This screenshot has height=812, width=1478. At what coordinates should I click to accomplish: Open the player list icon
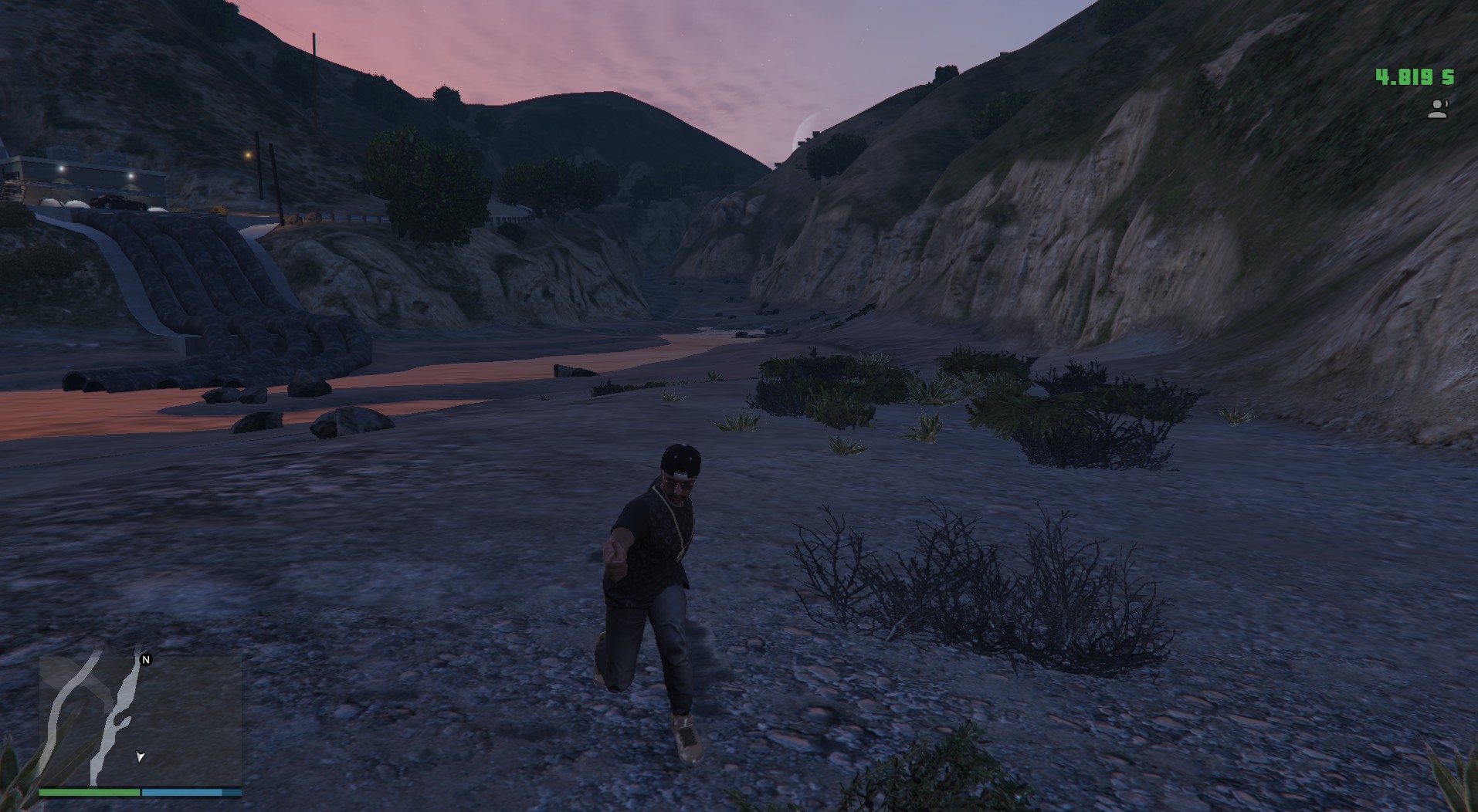click(x=1437, y=110)
